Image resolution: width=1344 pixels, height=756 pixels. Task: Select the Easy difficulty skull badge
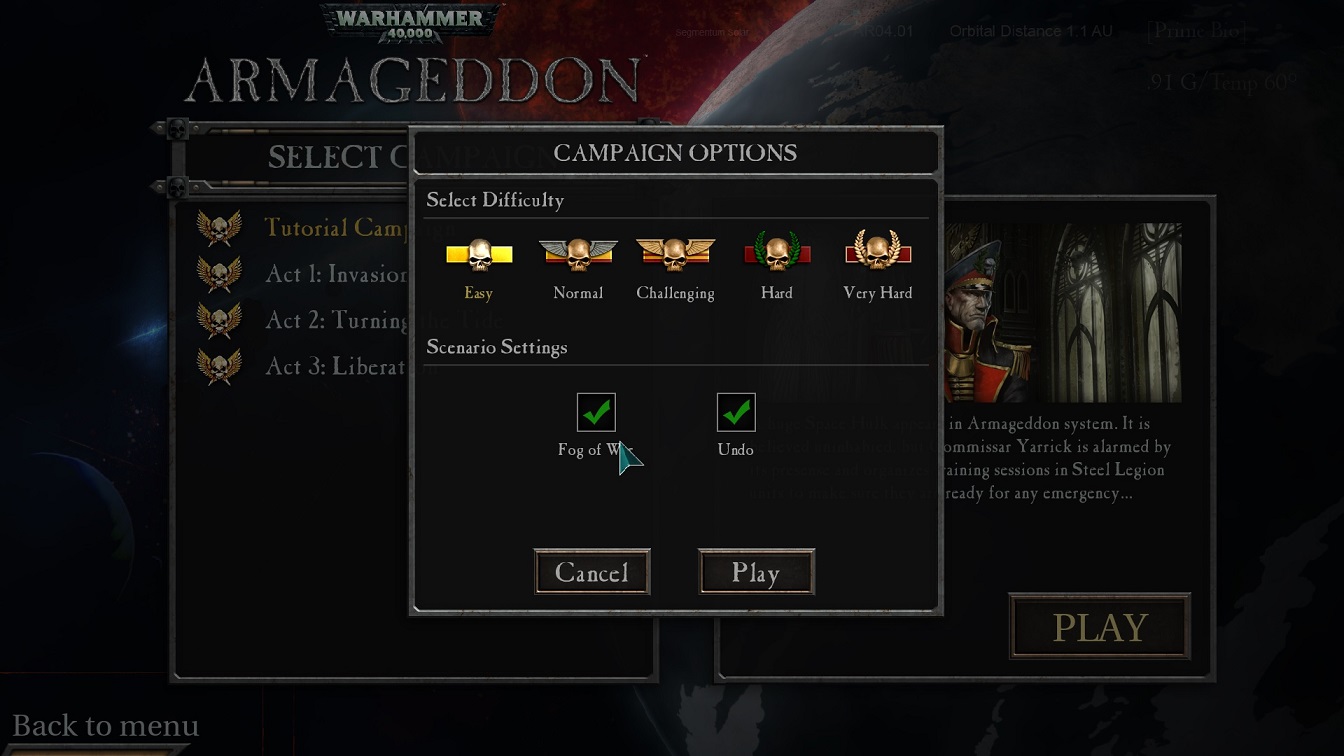478,255
